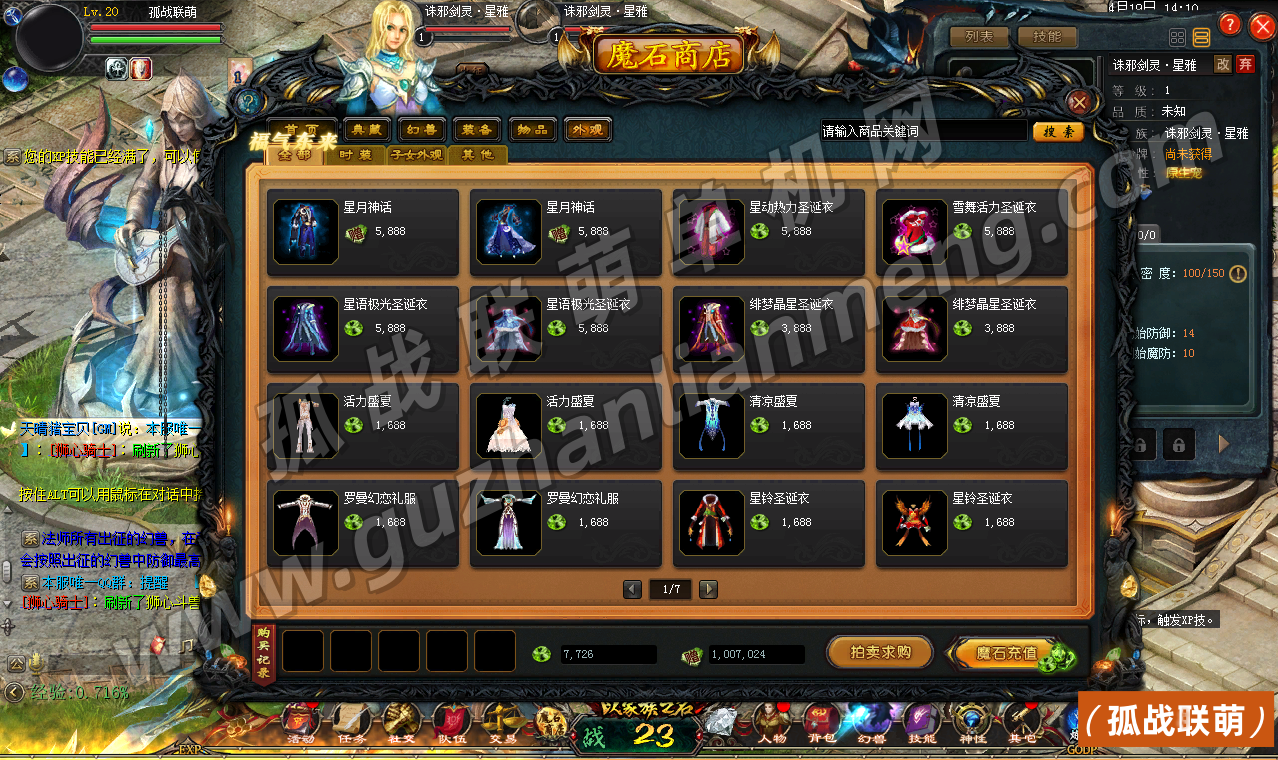Click the 弃 abandon pet button

[1245, 64]
